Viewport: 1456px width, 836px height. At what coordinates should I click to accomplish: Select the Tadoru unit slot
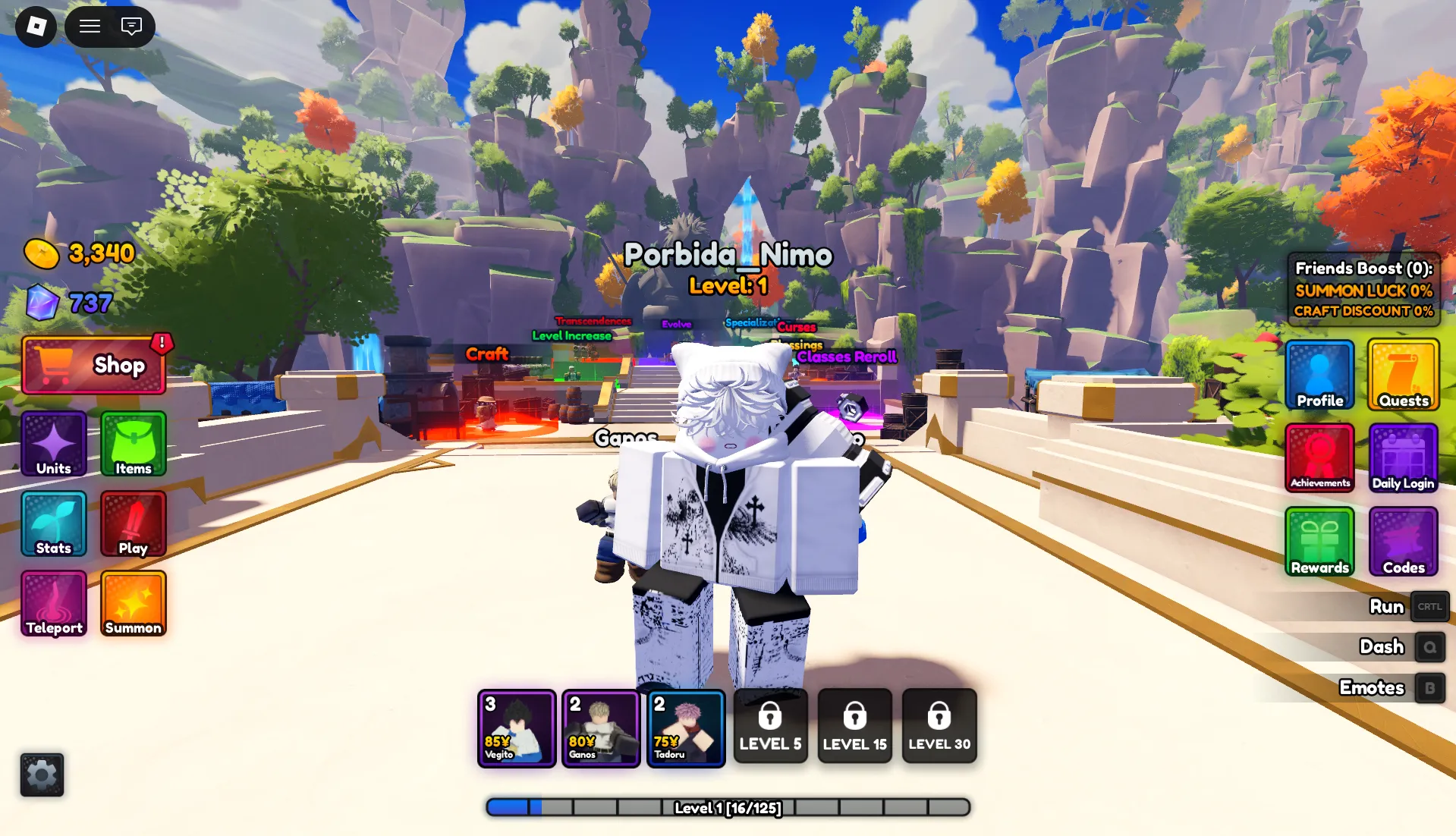coord(686,728)
